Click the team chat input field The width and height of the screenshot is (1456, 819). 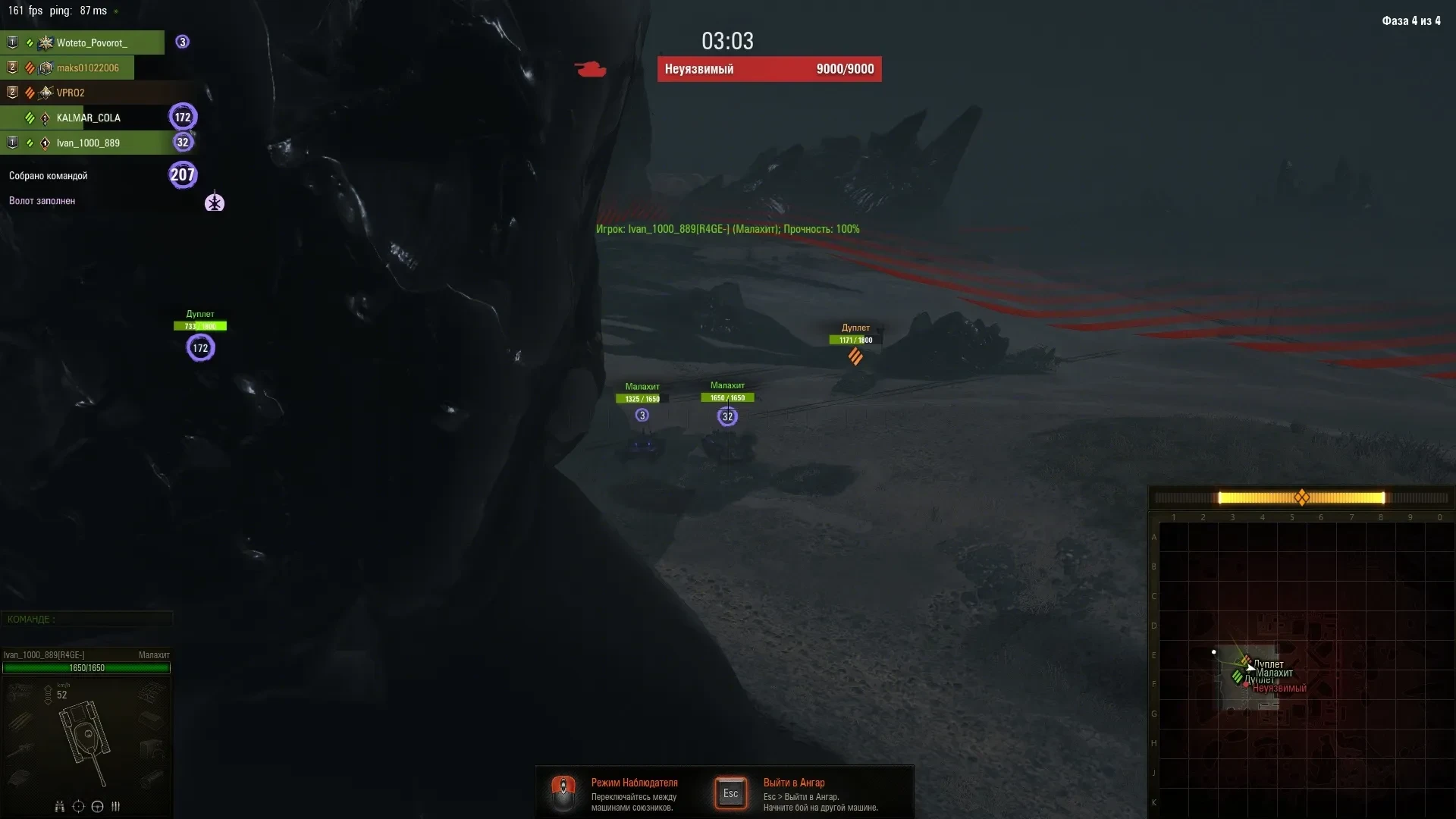(87, 619)
